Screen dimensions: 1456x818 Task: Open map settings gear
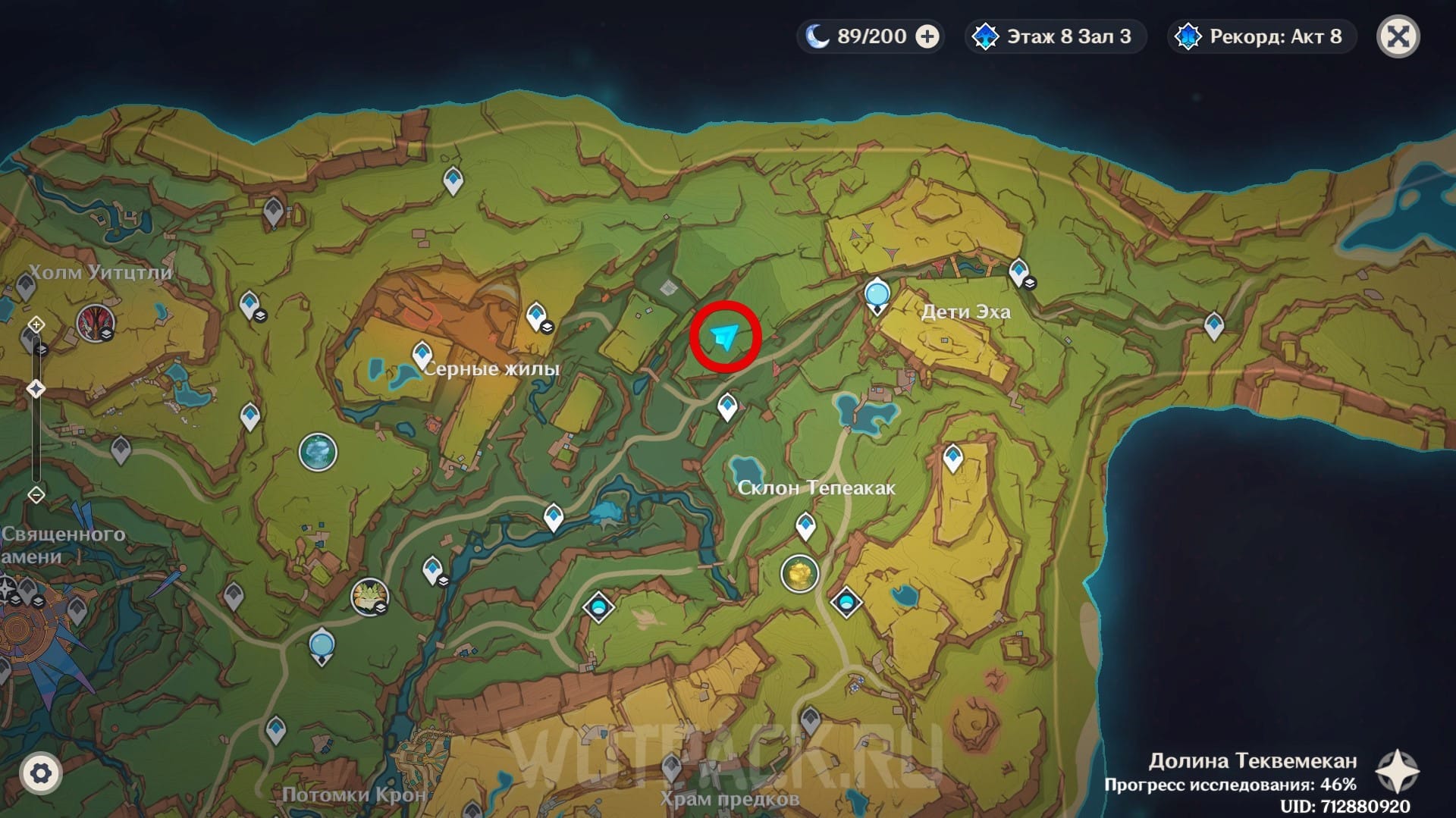point(40,773)
